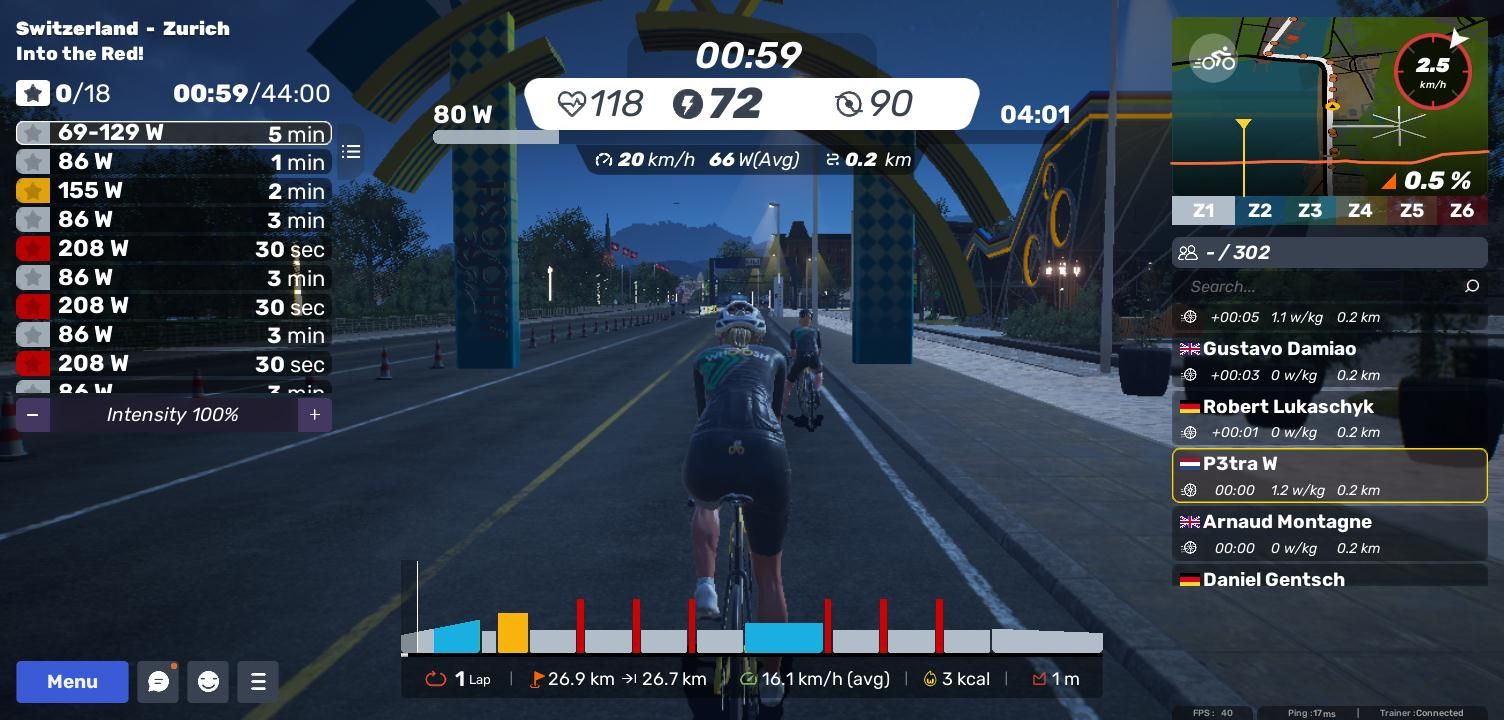This screenshot has height=720, width=1504.
Task: Decrease workout intensity with the minus button
Action: pyautogui.click(x=33, y=414)
